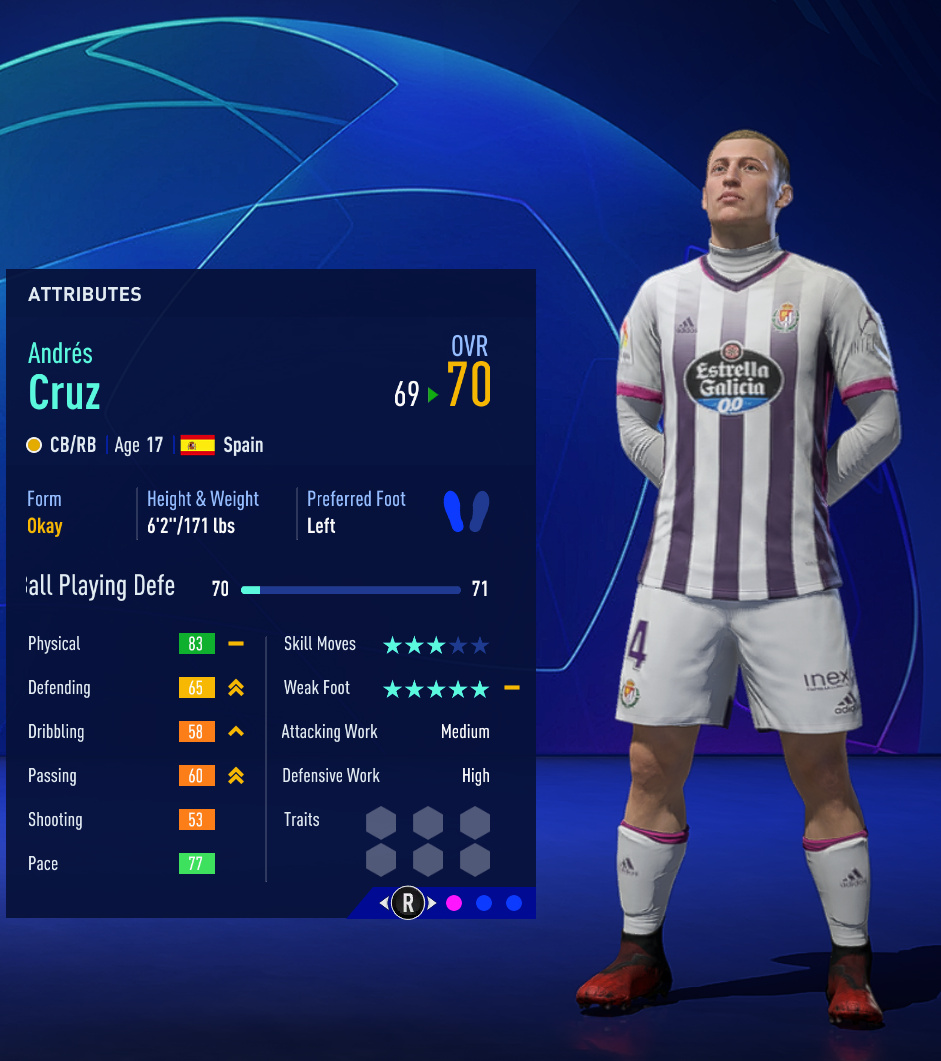Switch to the last blue page dot
941x1061 pixels.
point(514,903)
